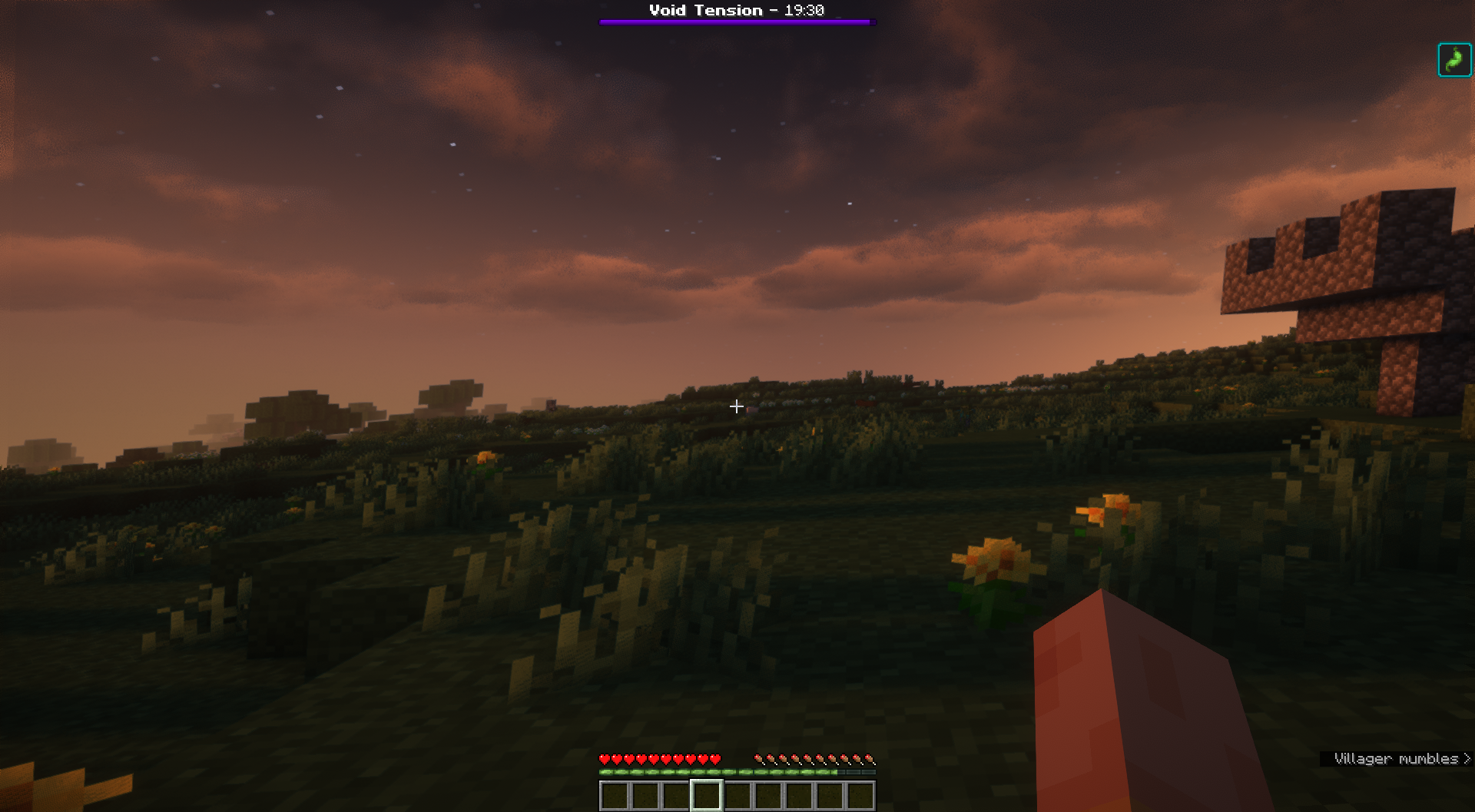Toggle the seventh hotbar slot selection

point(798,796)
